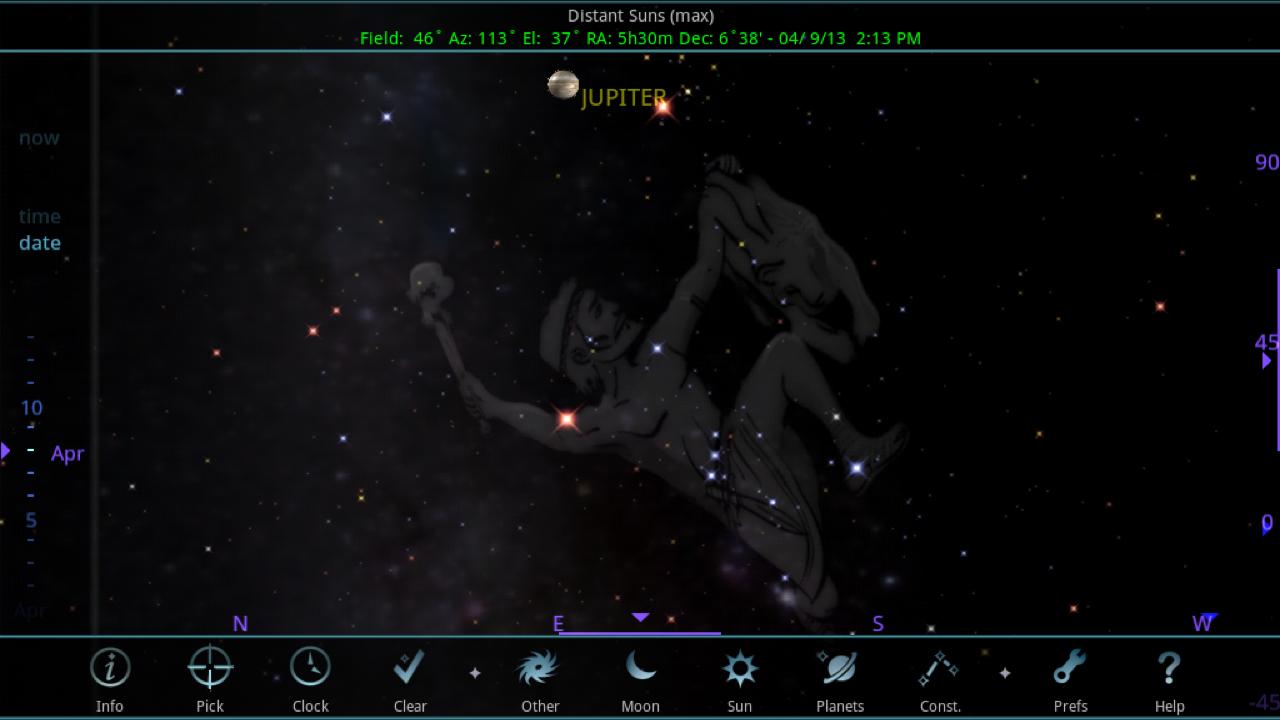Switch to the 'time' mode
The width and height of the screenshot is (1280, 720).
point(40,216)
